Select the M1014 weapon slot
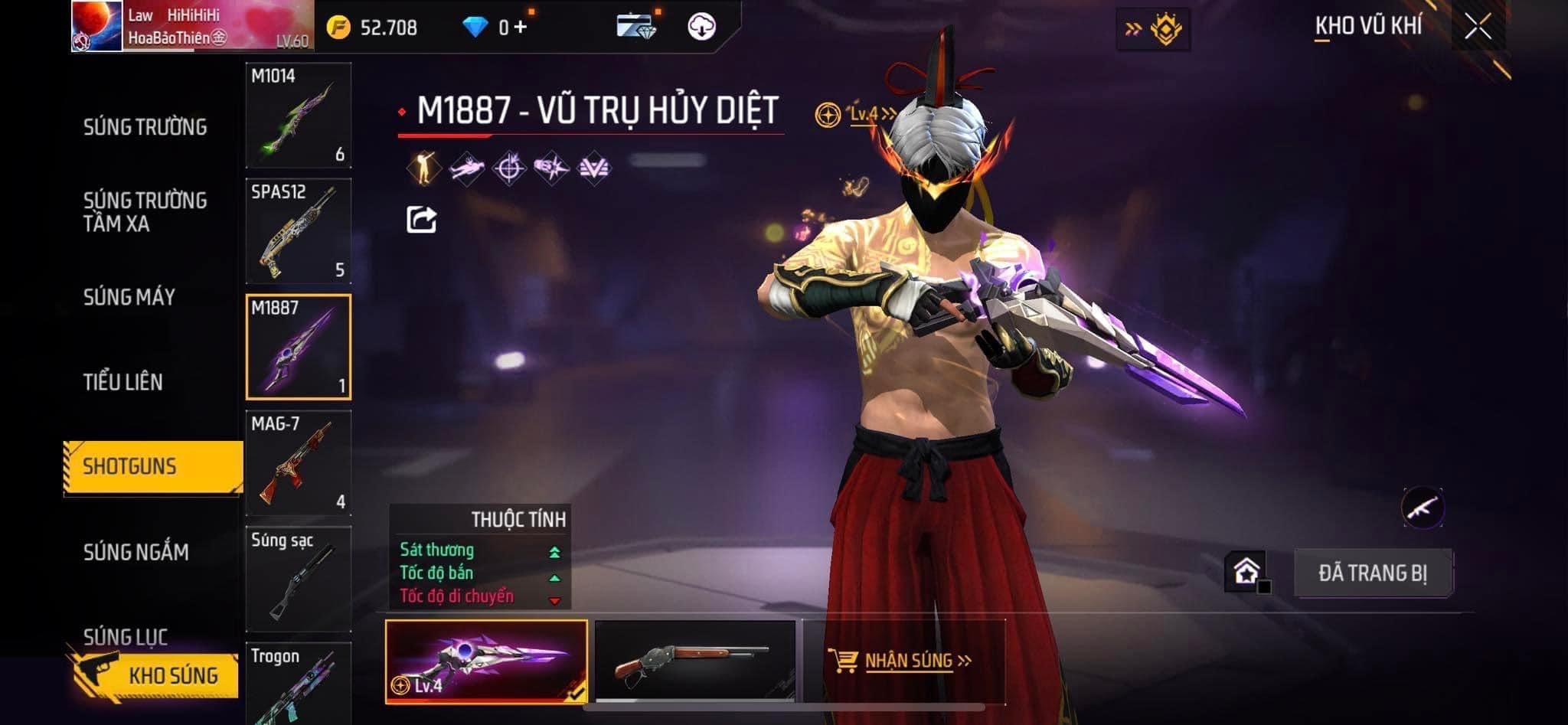Screen dimensions: 1568x725 [298, 115]
